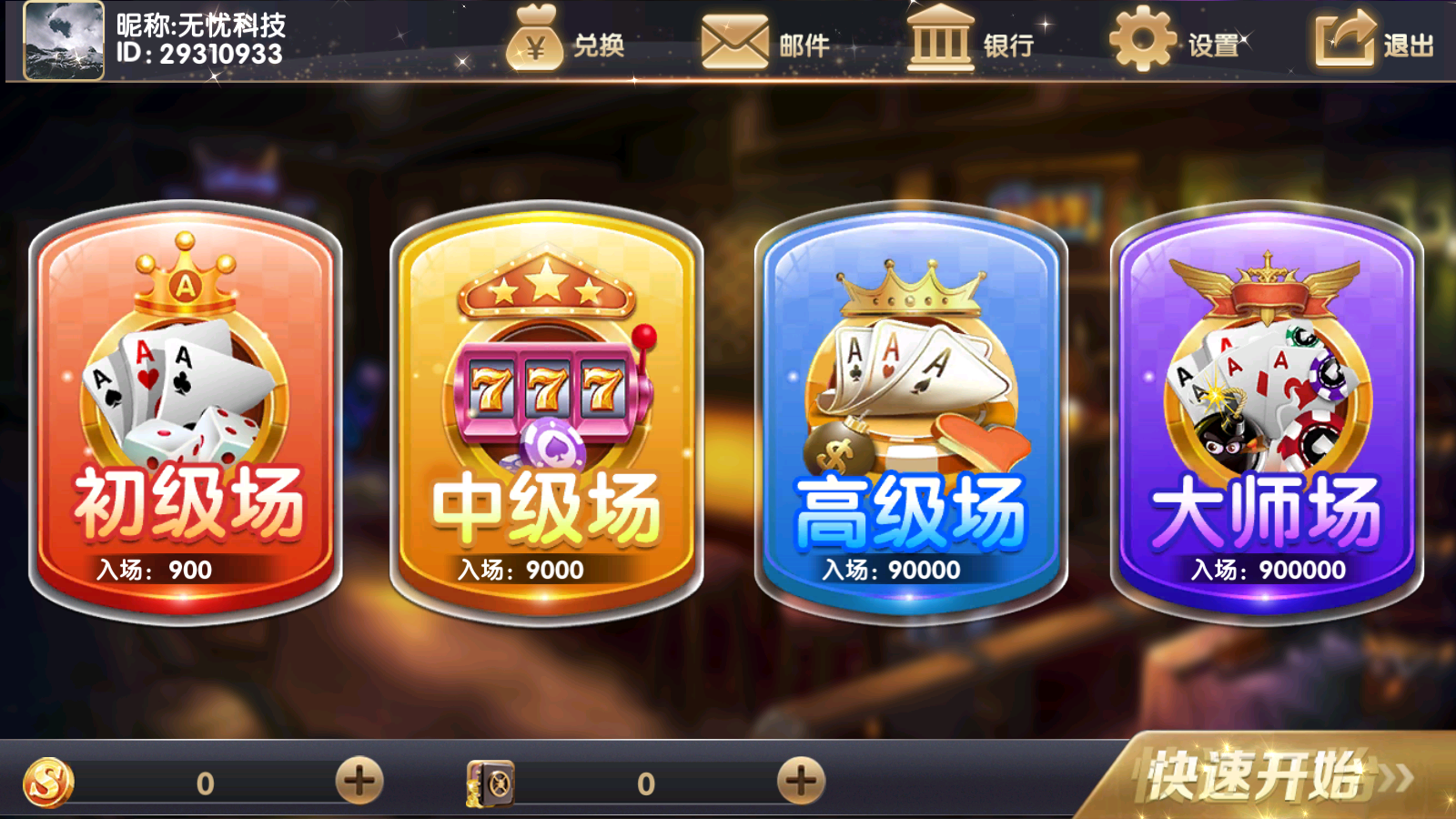Open the 设置 settings gear icon

point(1142,41)
